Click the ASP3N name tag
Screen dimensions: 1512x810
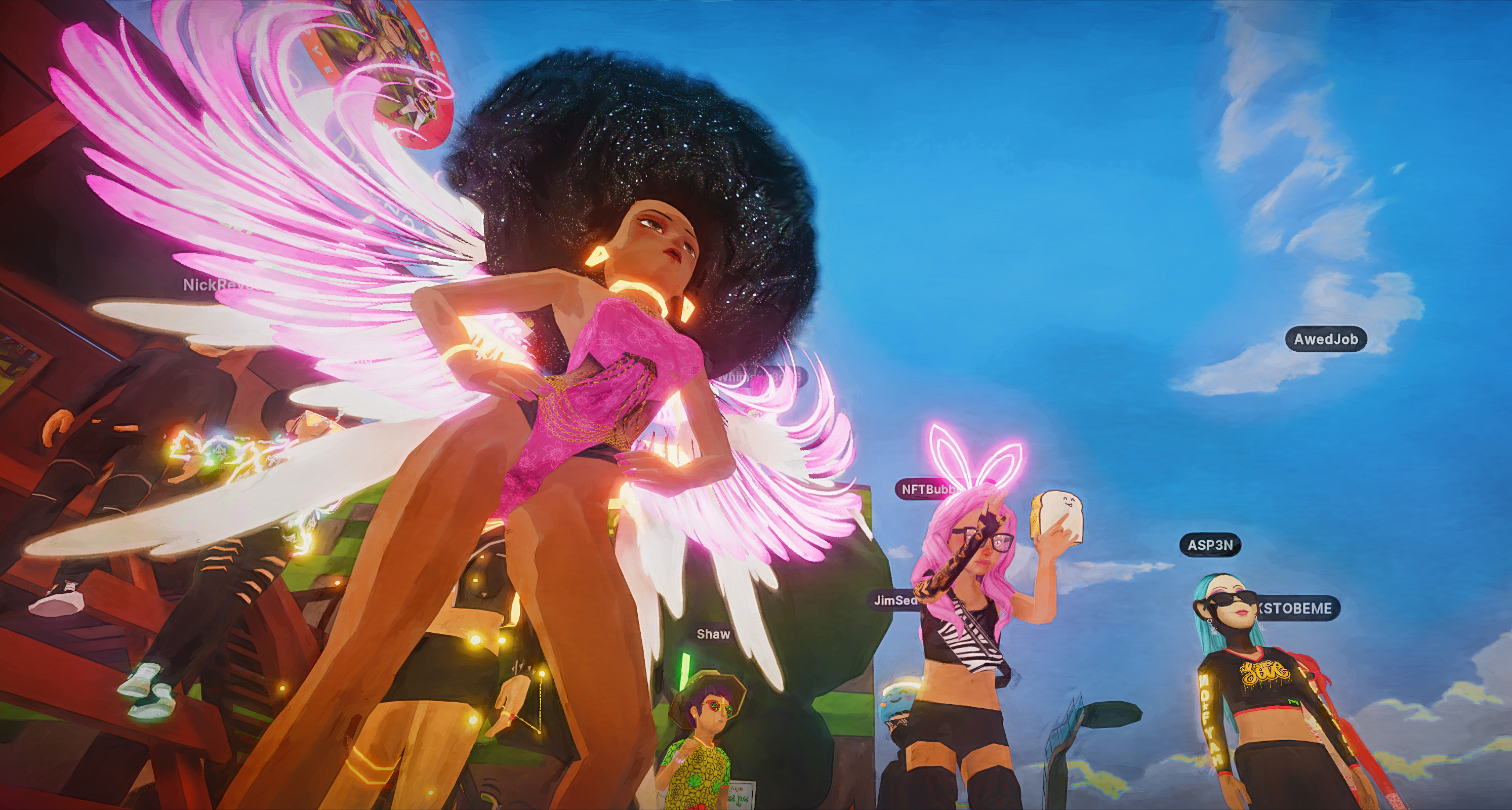point(1210,545)
